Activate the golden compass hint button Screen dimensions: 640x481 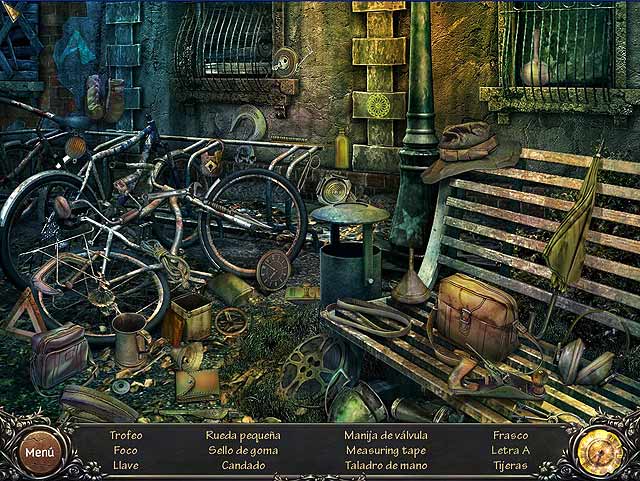[x=601, y=449]
